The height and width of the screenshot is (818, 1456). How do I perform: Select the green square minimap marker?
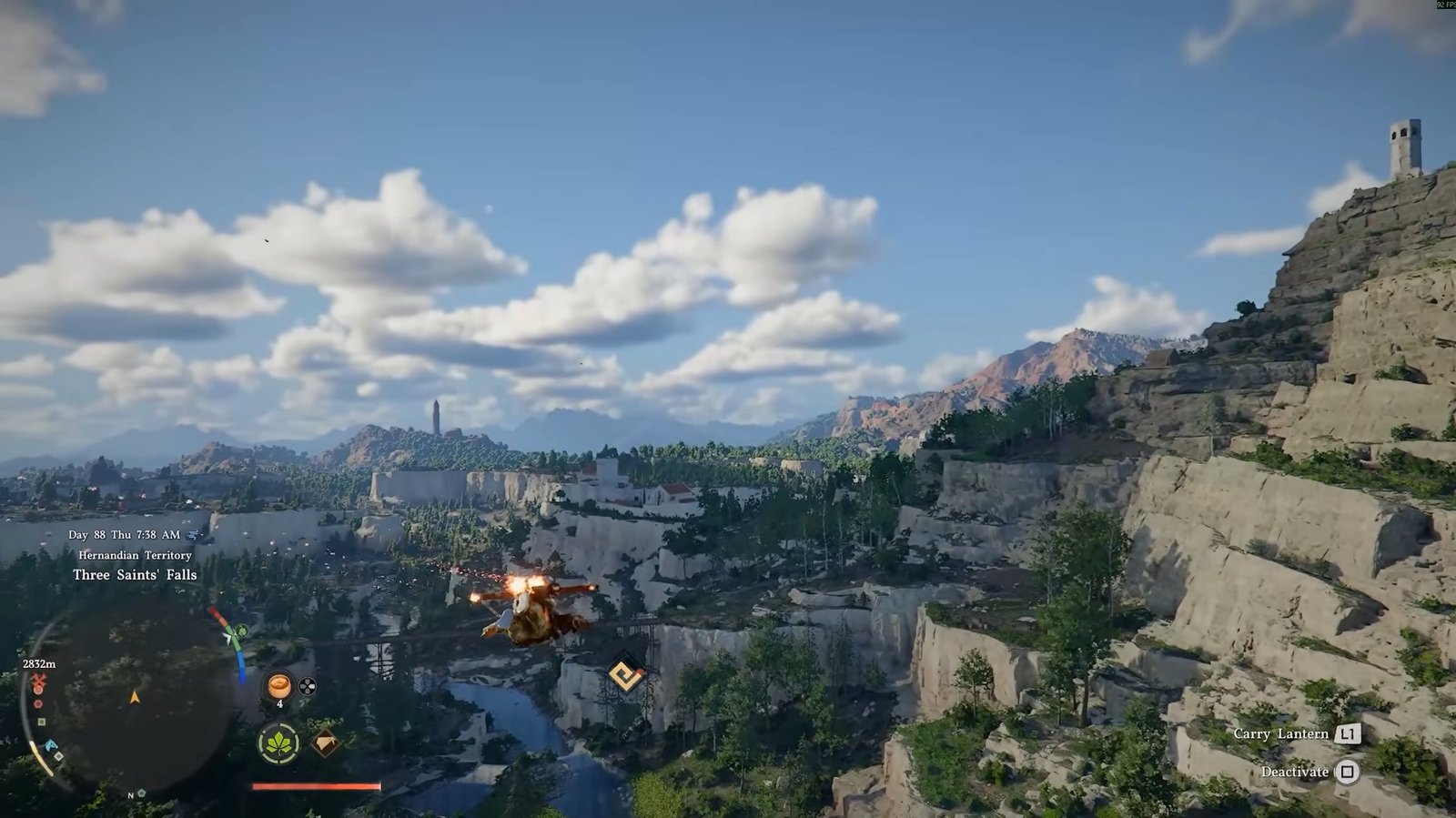[x=42, y=722]
